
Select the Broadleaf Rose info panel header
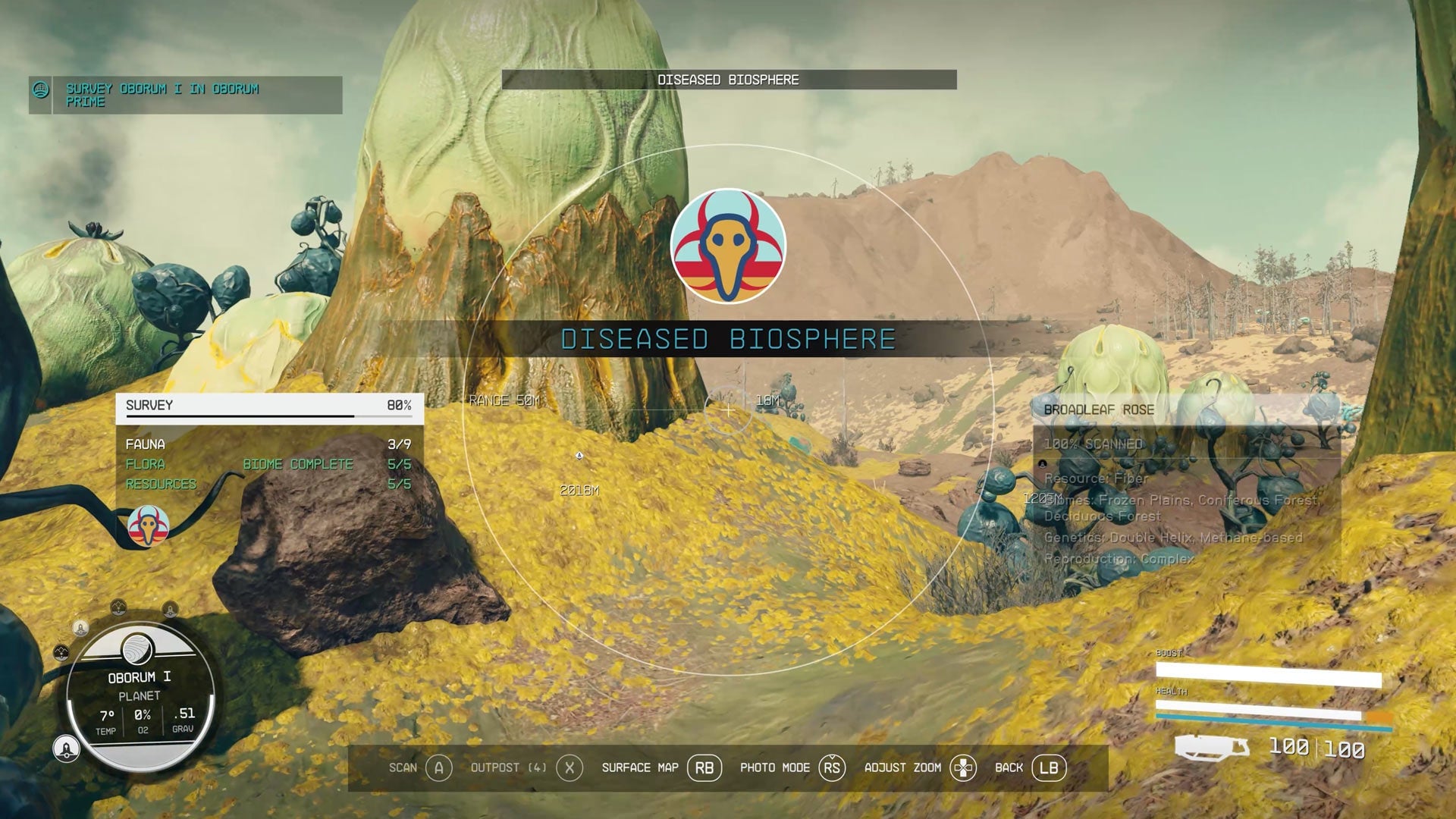(1097, 410)
